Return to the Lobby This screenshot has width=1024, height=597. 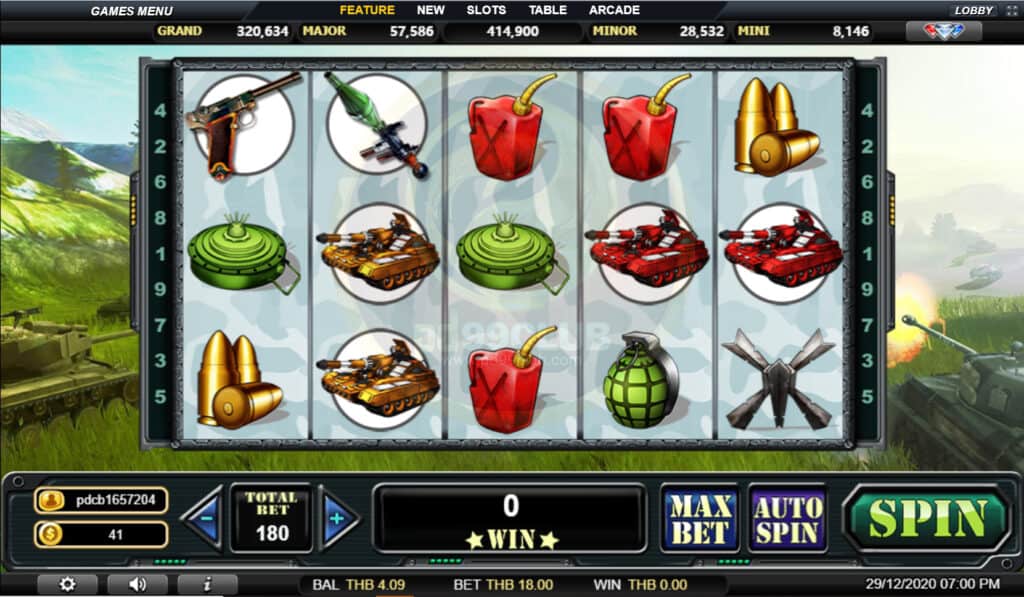973,10
